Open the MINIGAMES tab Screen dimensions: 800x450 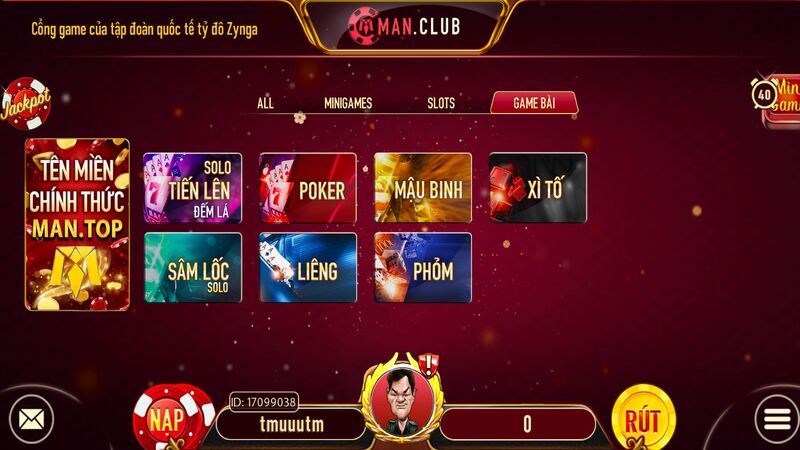348,103
